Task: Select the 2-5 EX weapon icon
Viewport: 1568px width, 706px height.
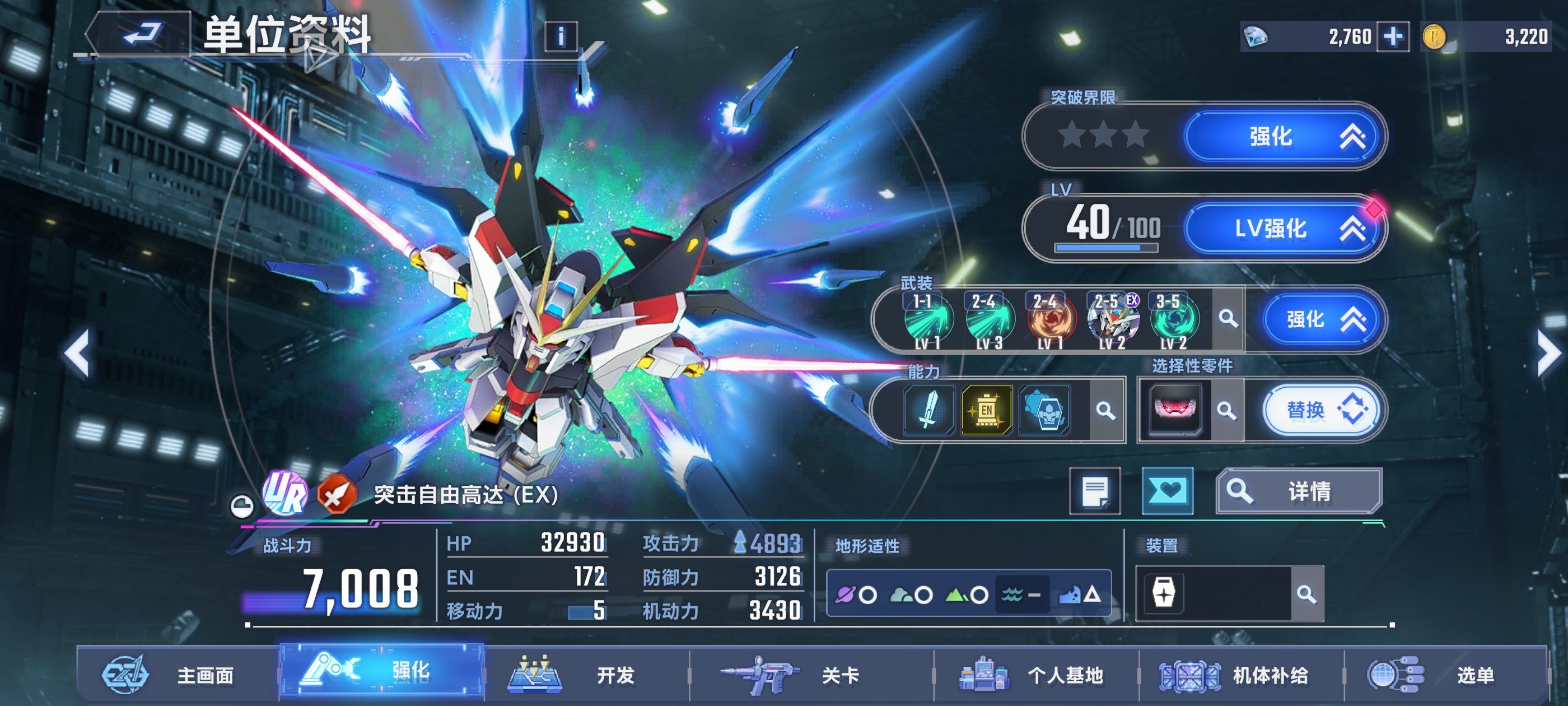Action: (x=1113, y=321)
